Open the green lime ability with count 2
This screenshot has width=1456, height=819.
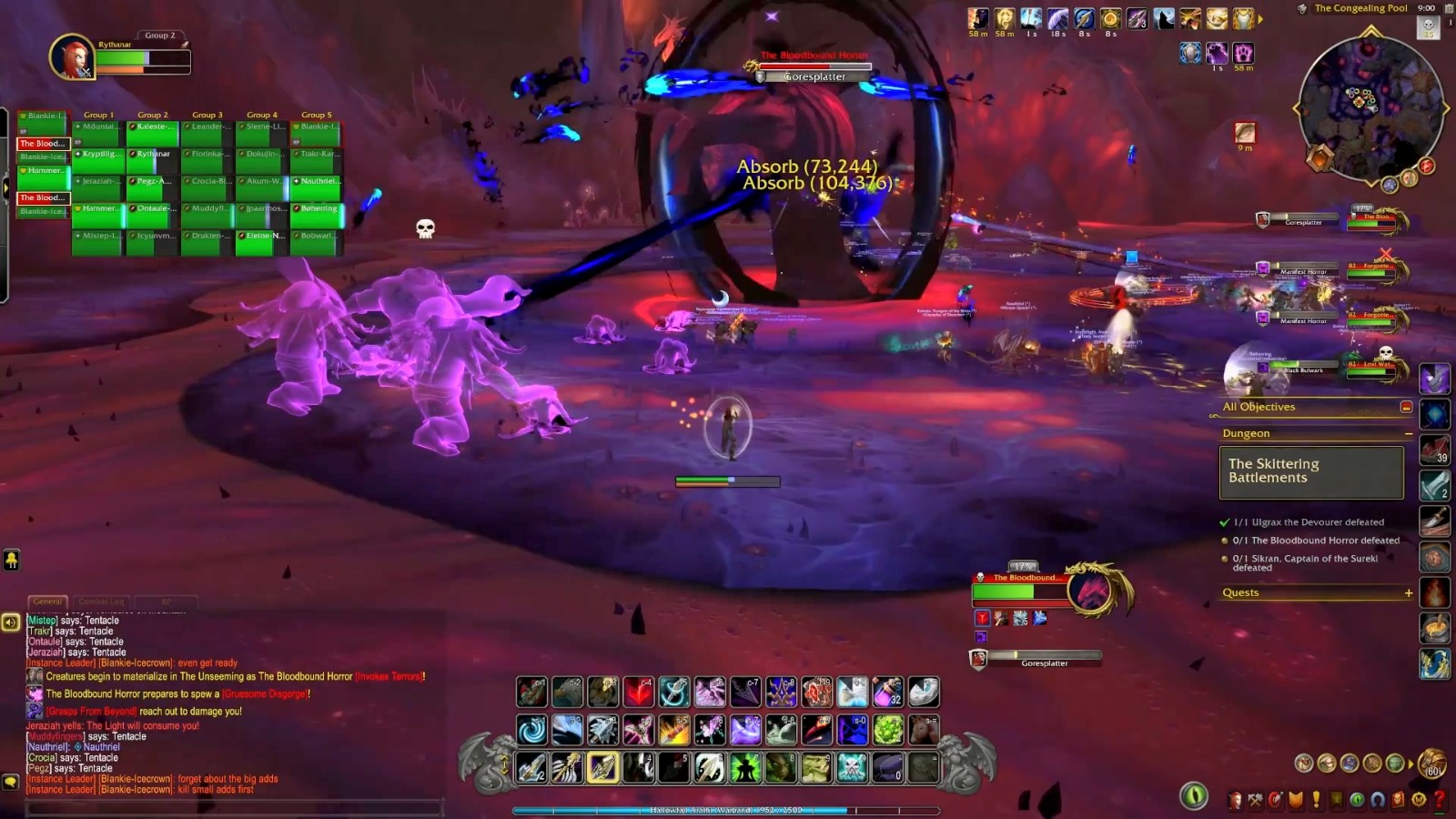click(x=887, y=729)
